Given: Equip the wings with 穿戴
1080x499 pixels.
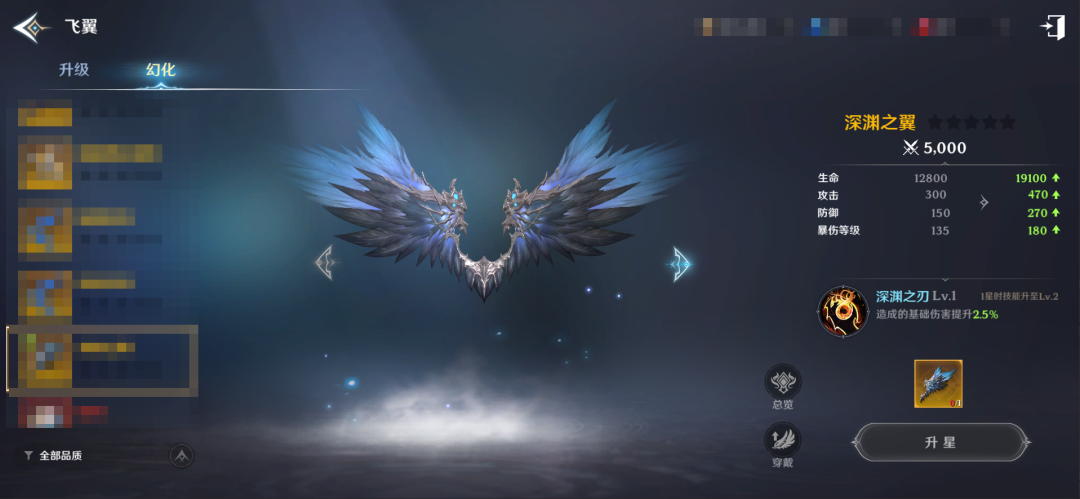Looking at the screenshot, I should point(782,443).
